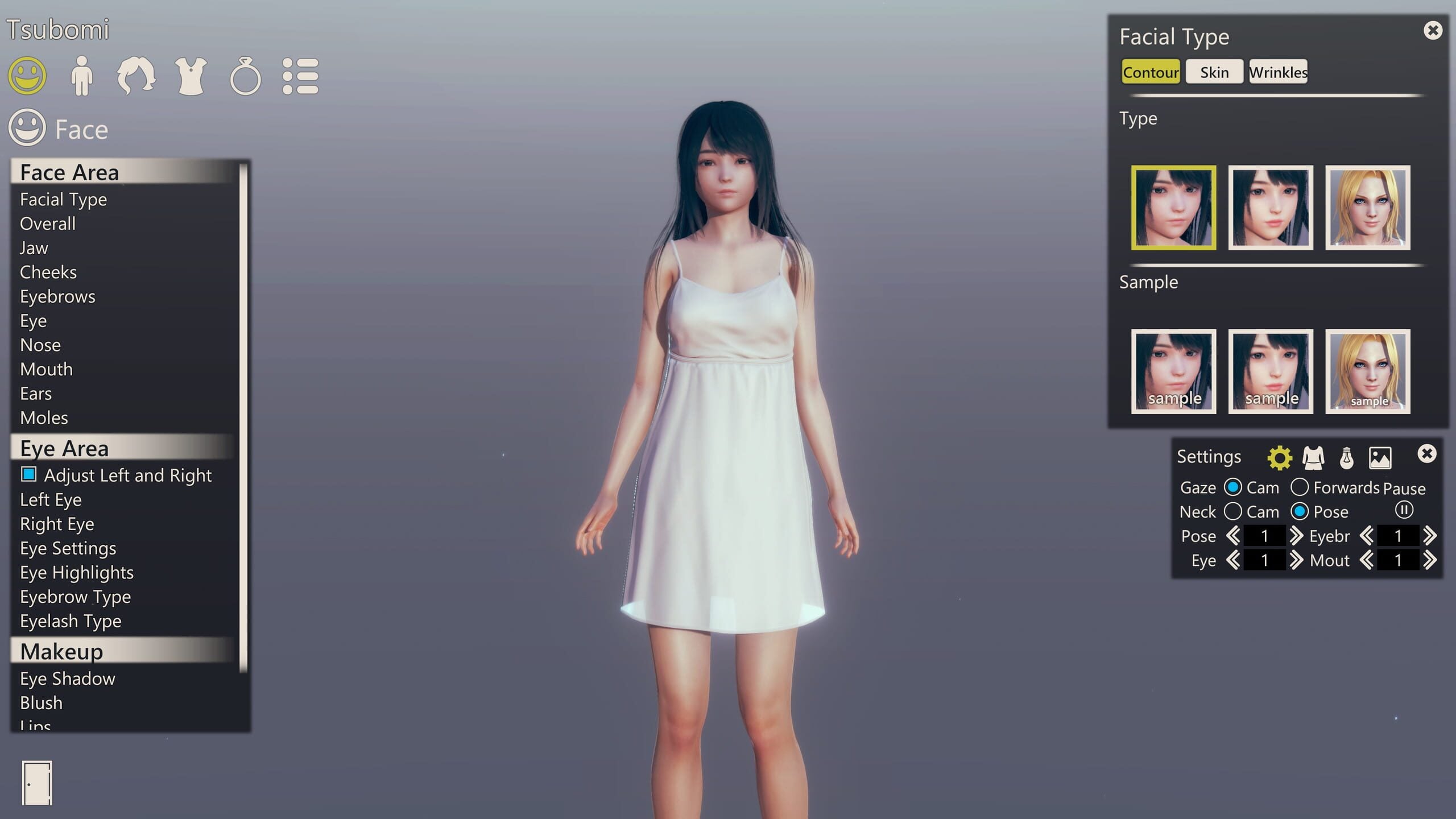1456x819 pixels.
Task: Set Gaze to Forwards
Action: (1302, 487)
